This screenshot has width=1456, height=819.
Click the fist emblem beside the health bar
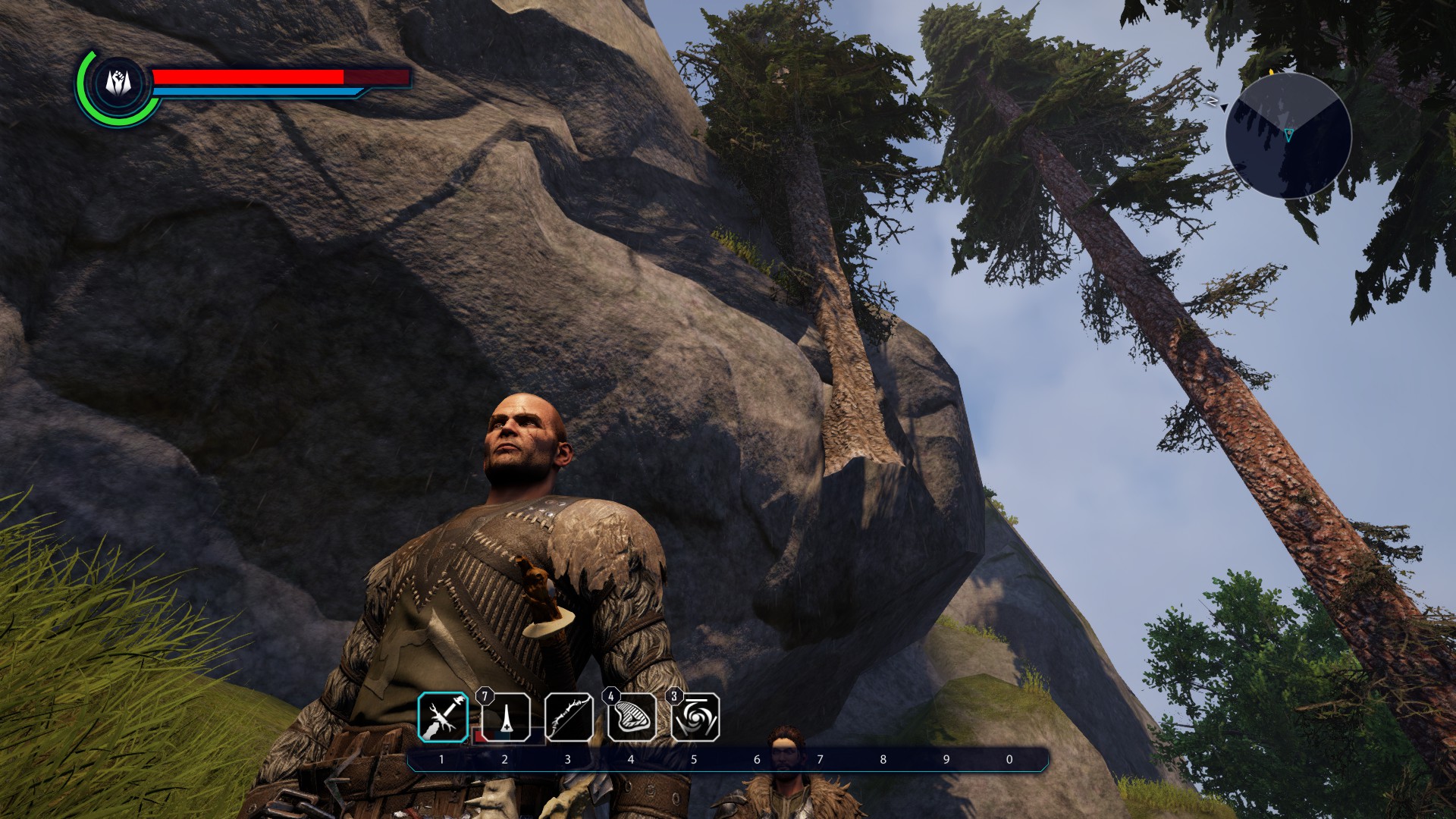[119, 82]
